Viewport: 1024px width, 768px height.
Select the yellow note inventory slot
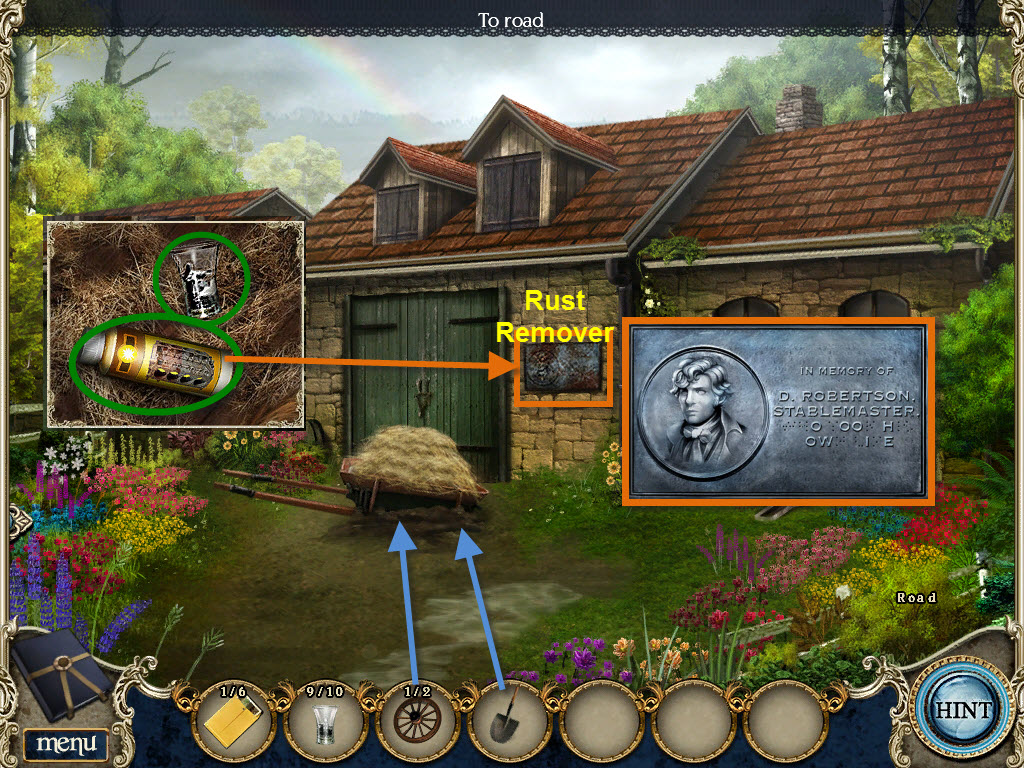(231, 723)
